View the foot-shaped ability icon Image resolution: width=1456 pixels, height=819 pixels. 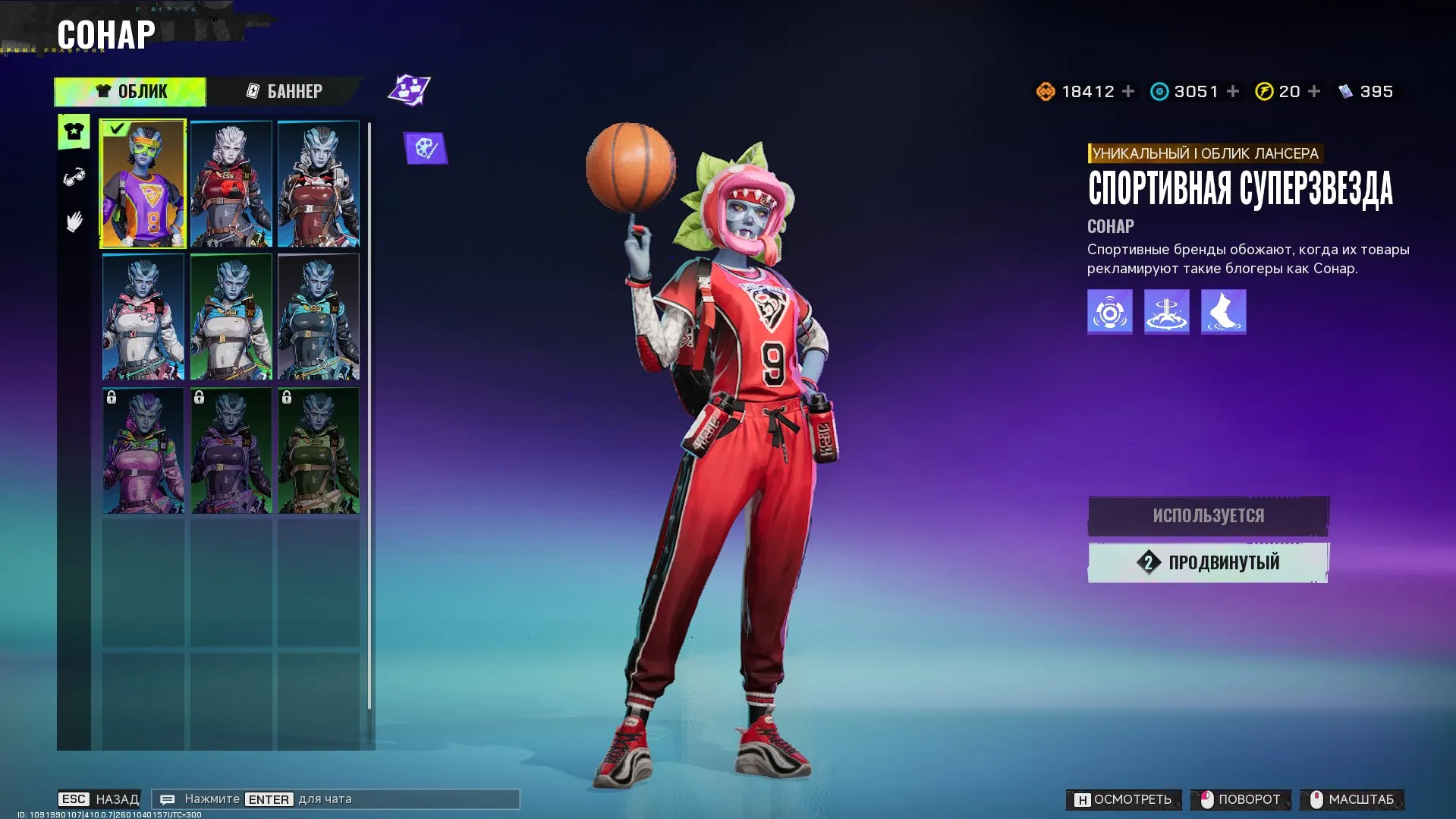click(x=1223, y=311)
